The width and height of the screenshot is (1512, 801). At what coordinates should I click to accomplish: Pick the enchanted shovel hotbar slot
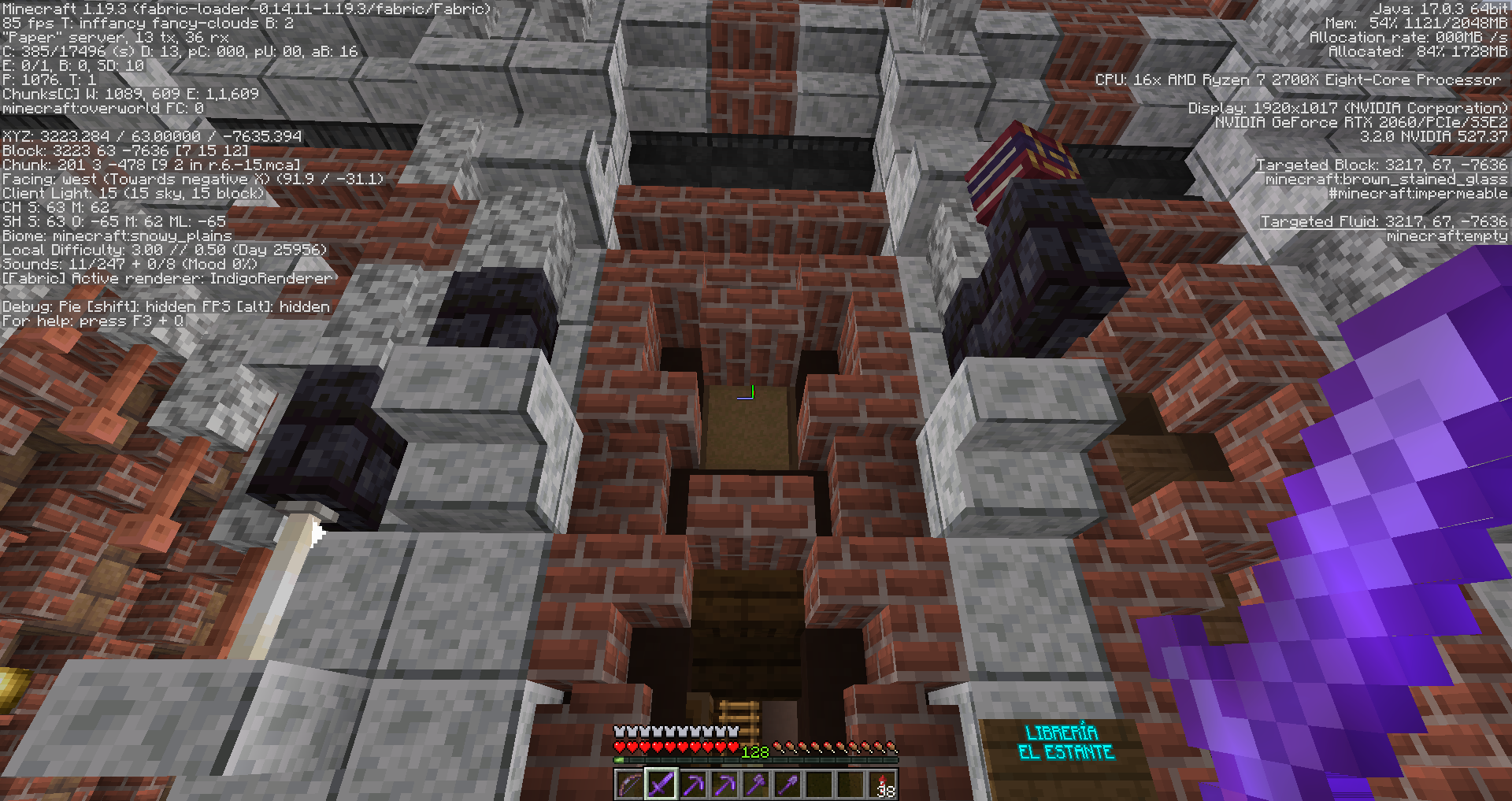click(x=787, y=784)
